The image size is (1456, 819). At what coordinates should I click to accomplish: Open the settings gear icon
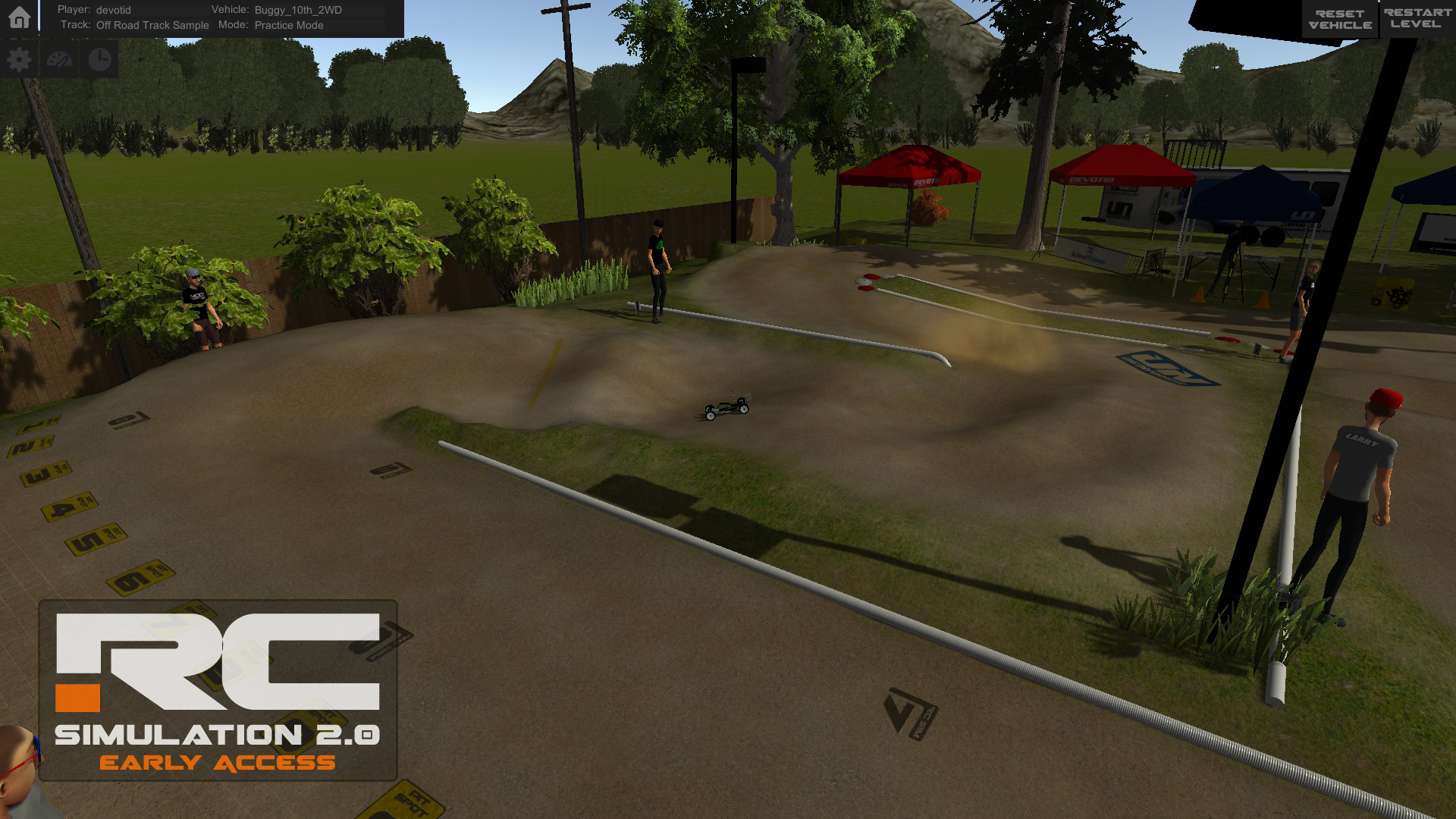(x=19, y=58)
